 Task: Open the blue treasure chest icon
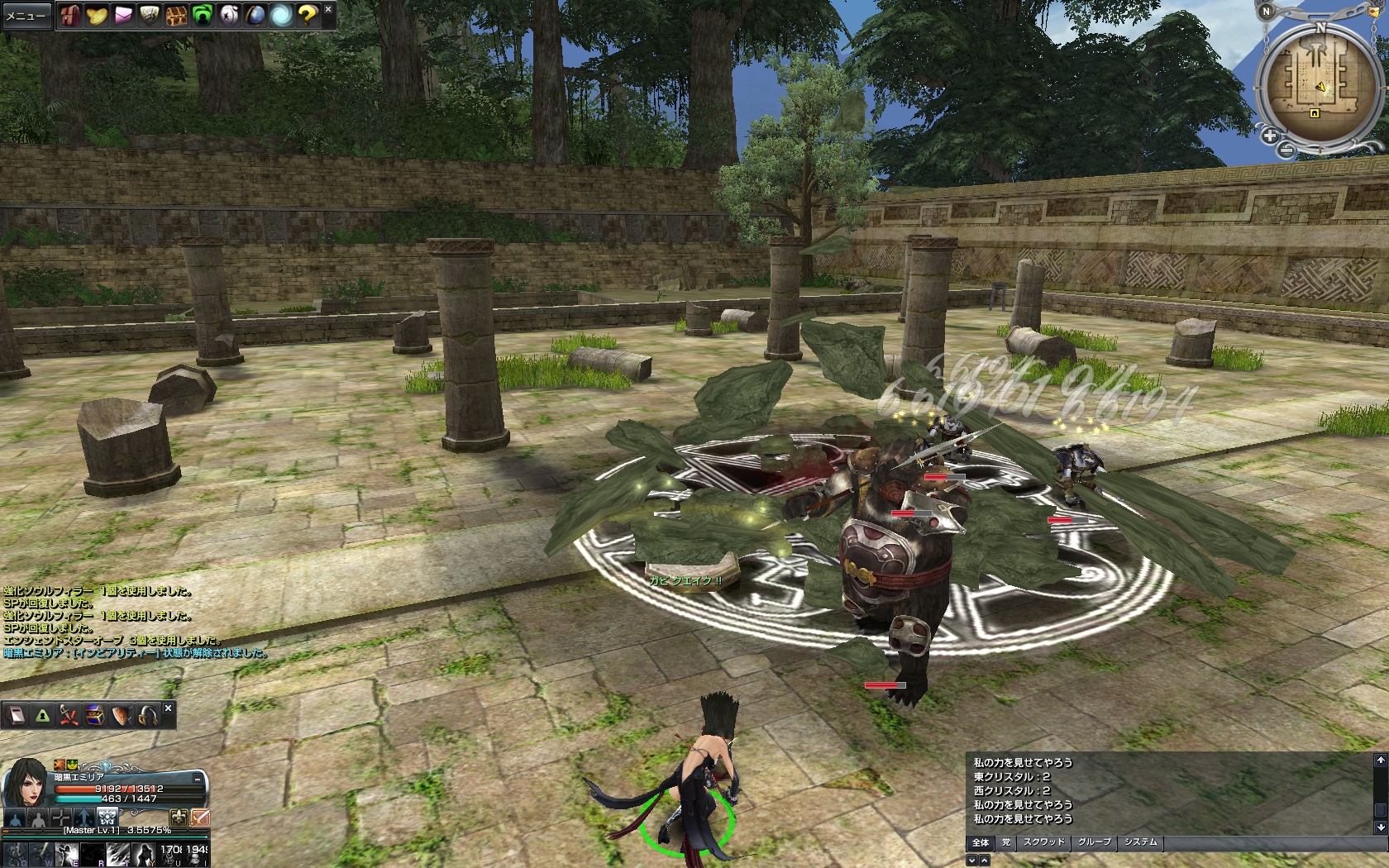tap(95, 715)
